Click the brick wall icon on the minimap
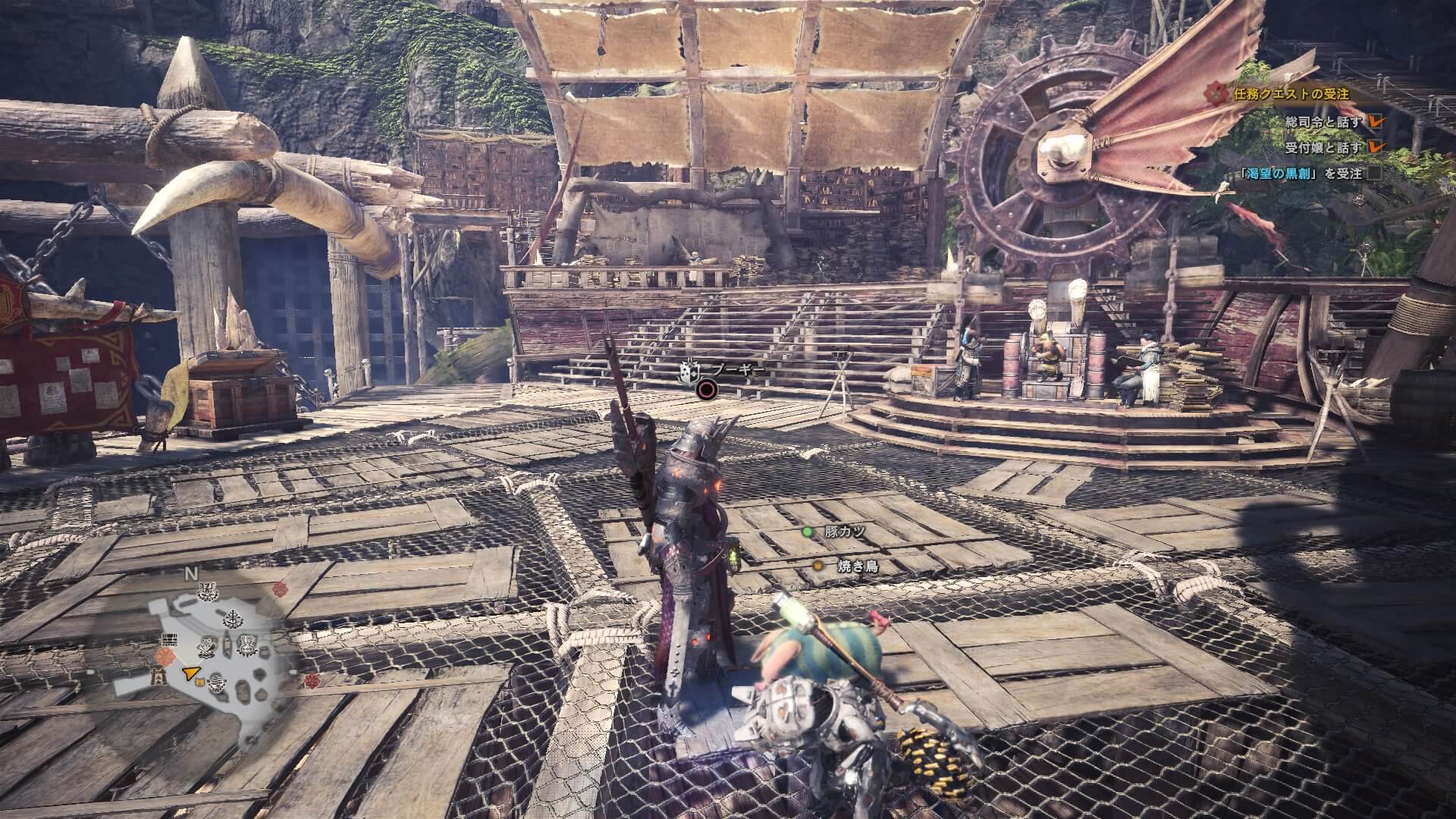 pos(169,640)
